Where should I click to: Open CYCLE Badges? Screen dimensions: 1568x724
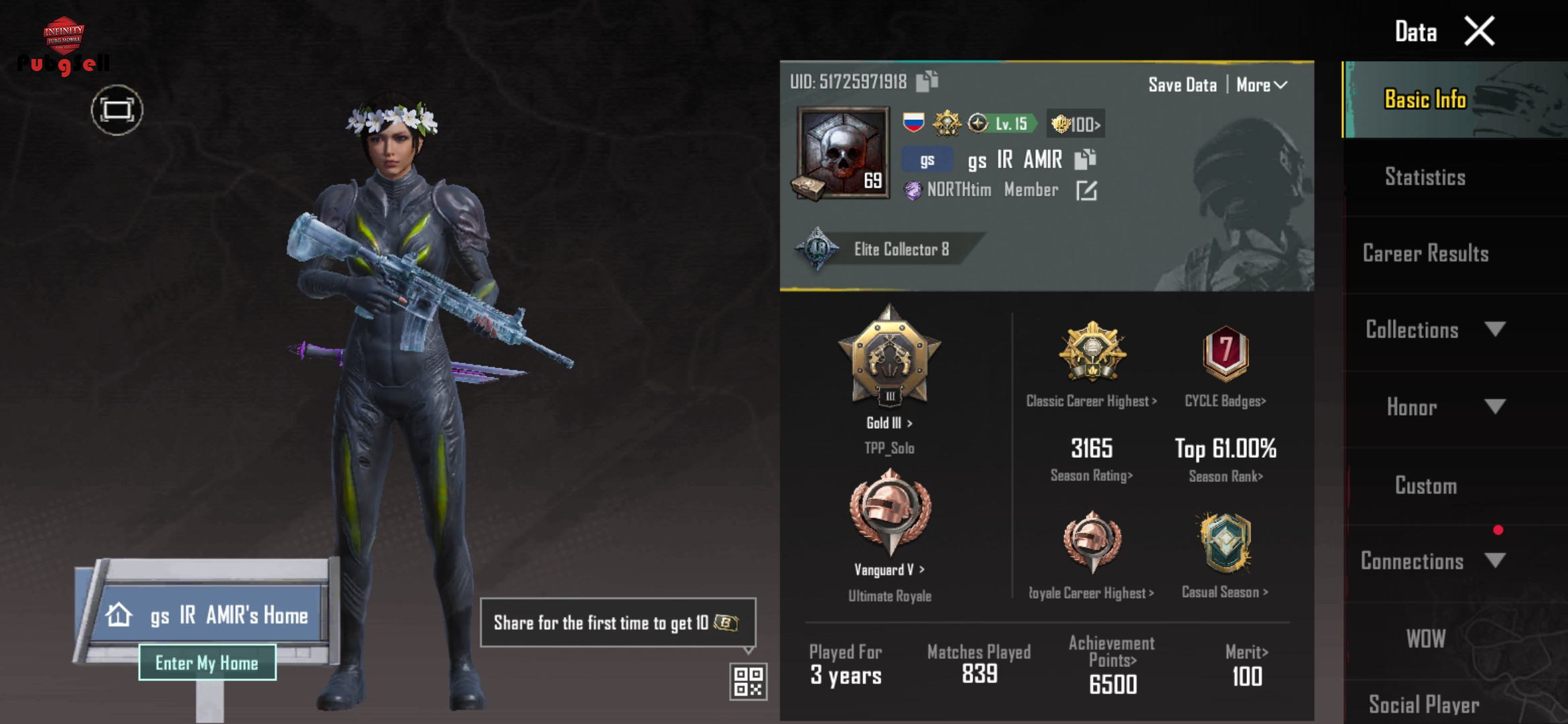point(1225,401)
